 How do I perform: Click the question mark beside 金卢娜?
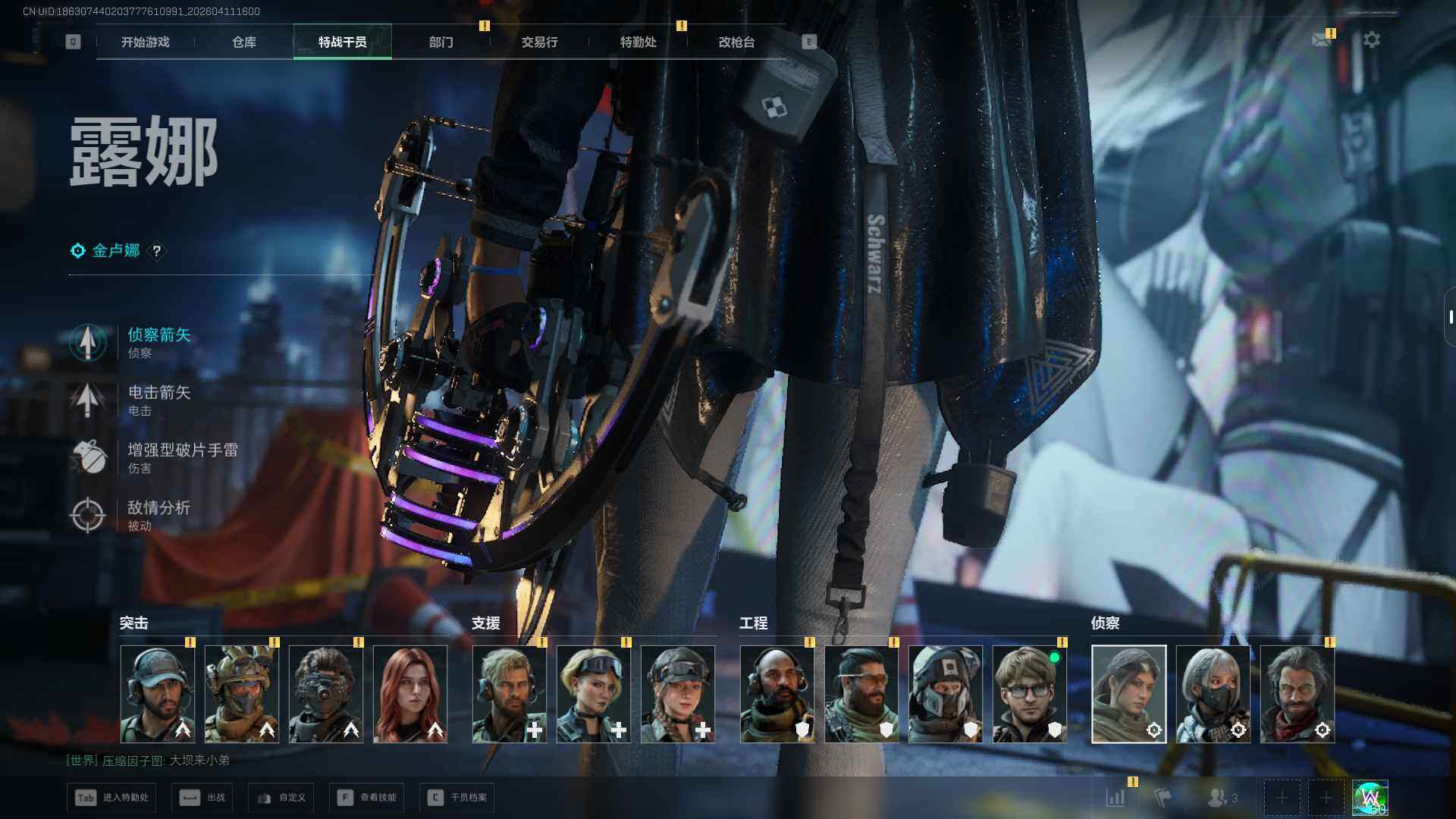tap(156, 251)
